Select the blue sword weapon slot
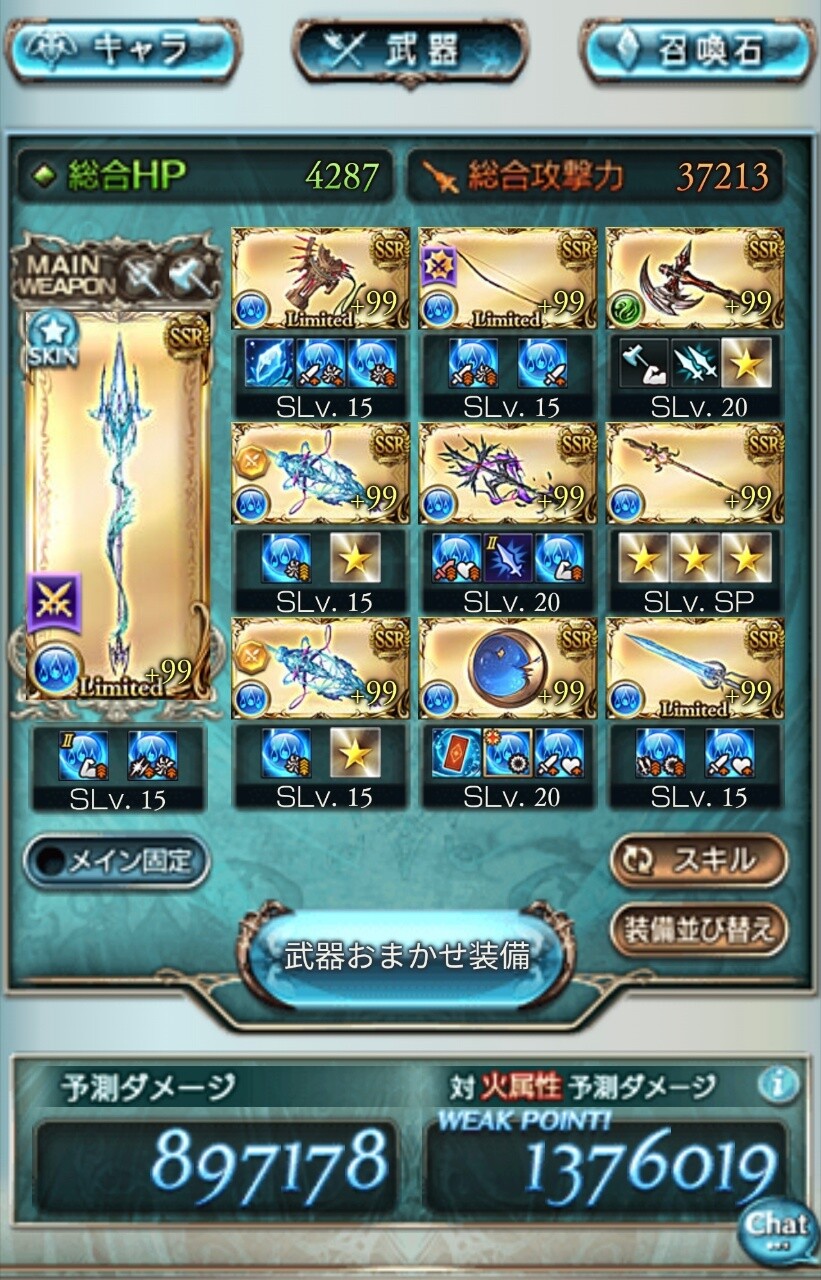The width and height of the screenshot is (821, 1280). point(695,669)
